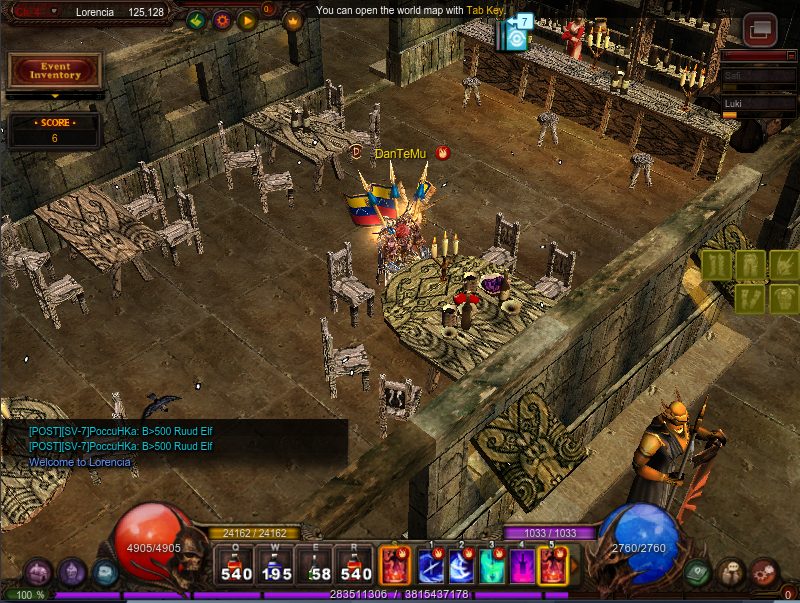Select party member Safi
This screenshot has width=800, height=603.
[758, 74]
